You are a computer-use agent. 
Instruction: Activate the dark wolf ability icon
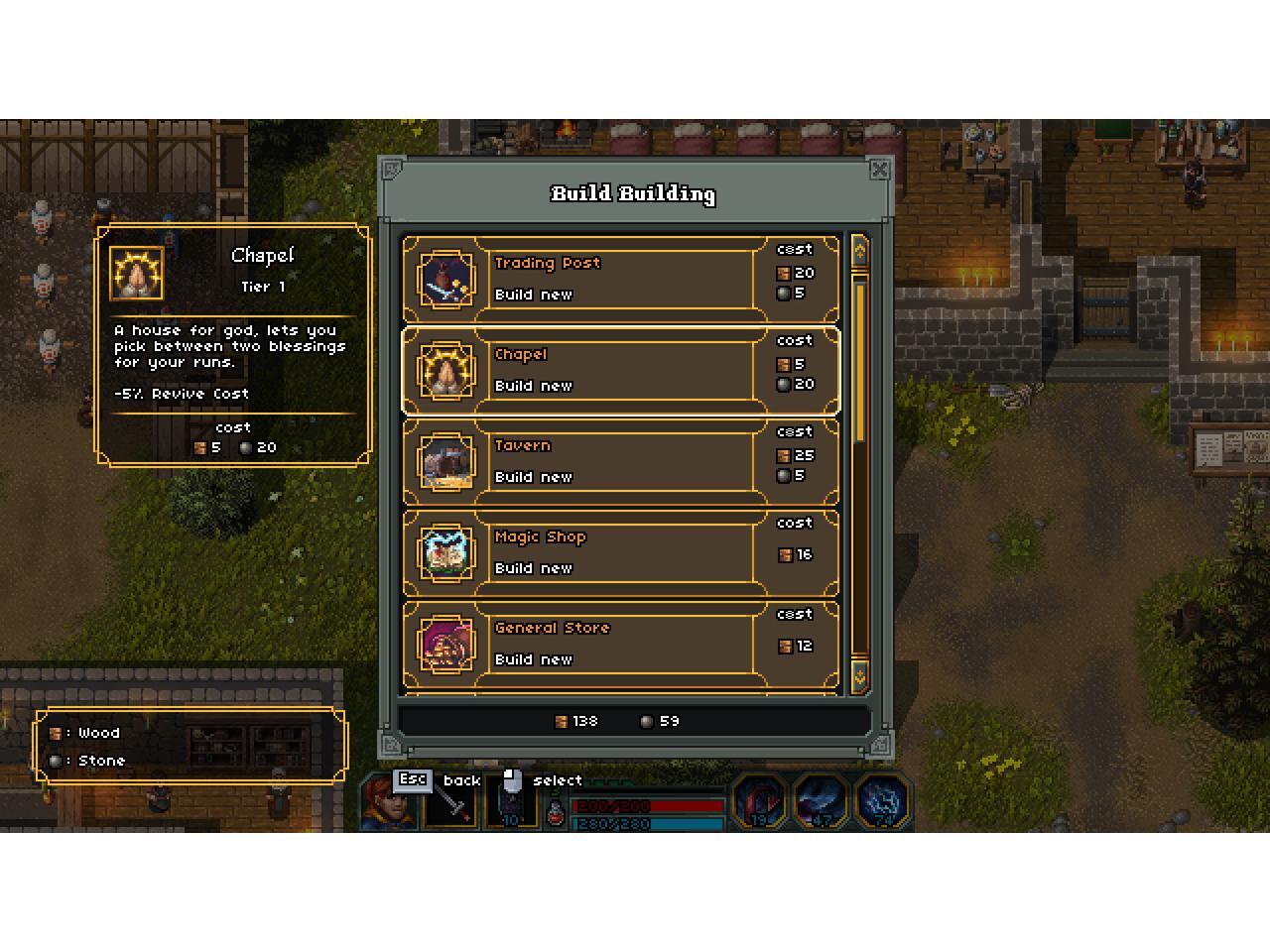[821, 800]
